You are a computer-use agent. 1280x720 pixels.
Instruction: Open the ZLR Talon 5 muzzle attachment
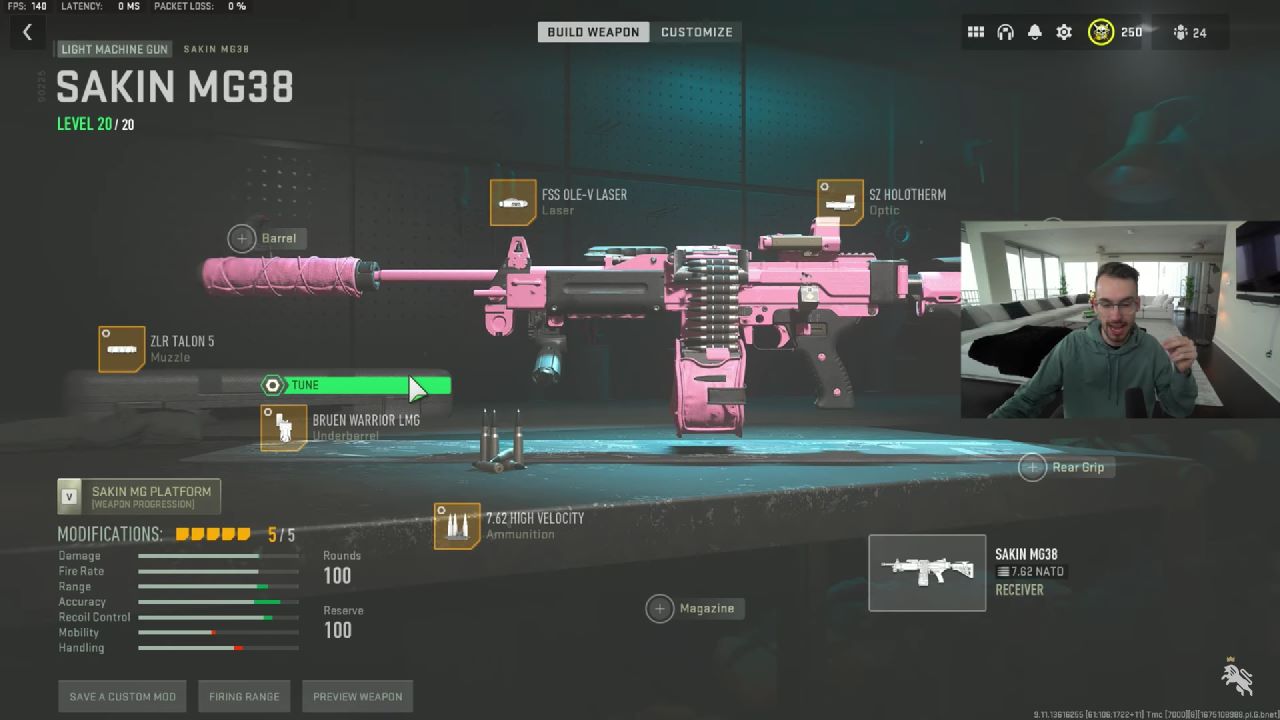(x=121, y=349)
